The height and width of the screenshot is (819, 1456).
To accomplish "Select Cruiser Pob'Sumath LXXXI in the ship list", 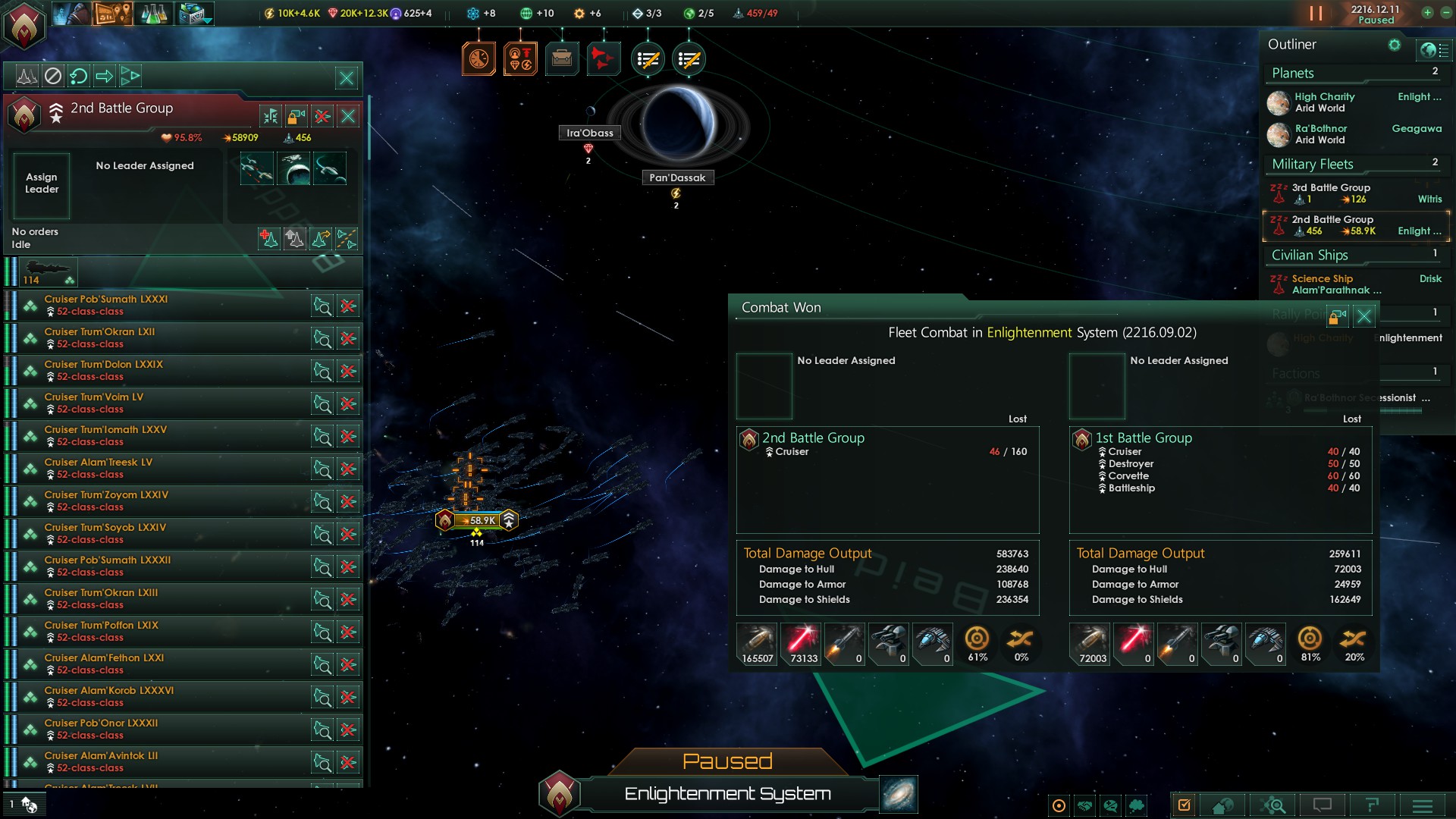I will click(x=106, y=300).
